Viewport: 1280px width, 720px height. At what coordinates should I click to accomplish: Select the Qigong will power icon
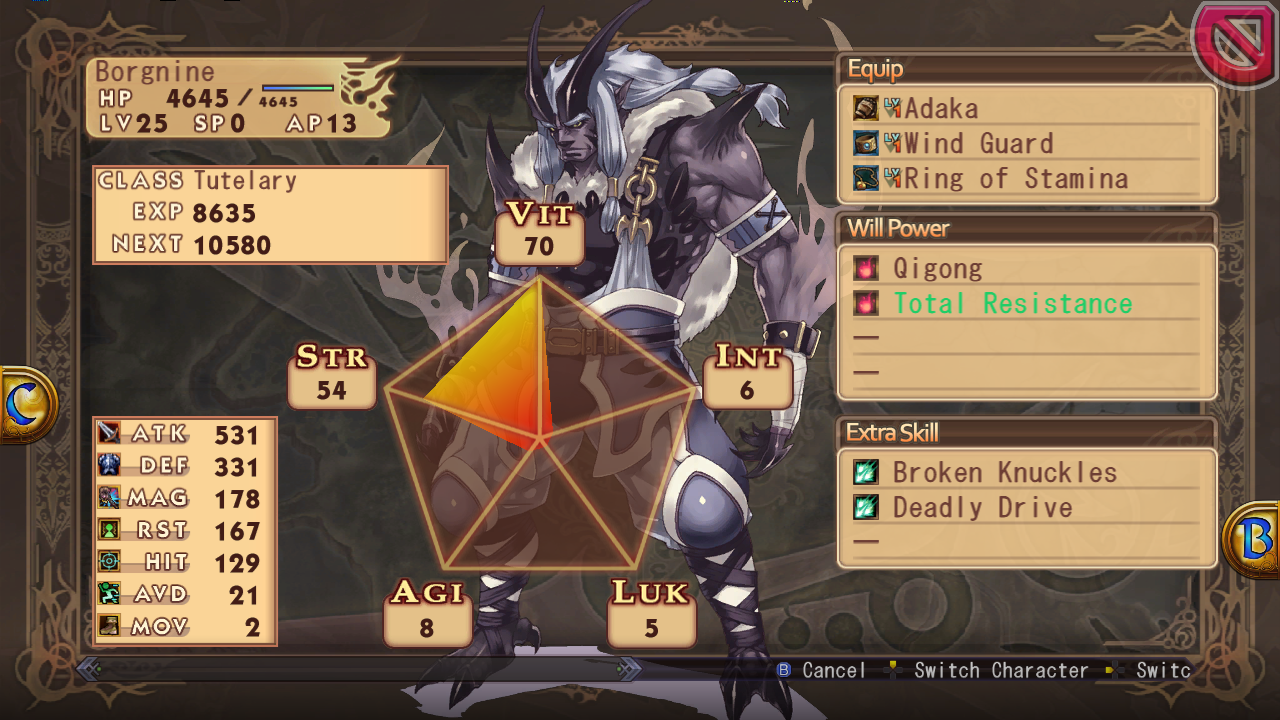[868, 267]
